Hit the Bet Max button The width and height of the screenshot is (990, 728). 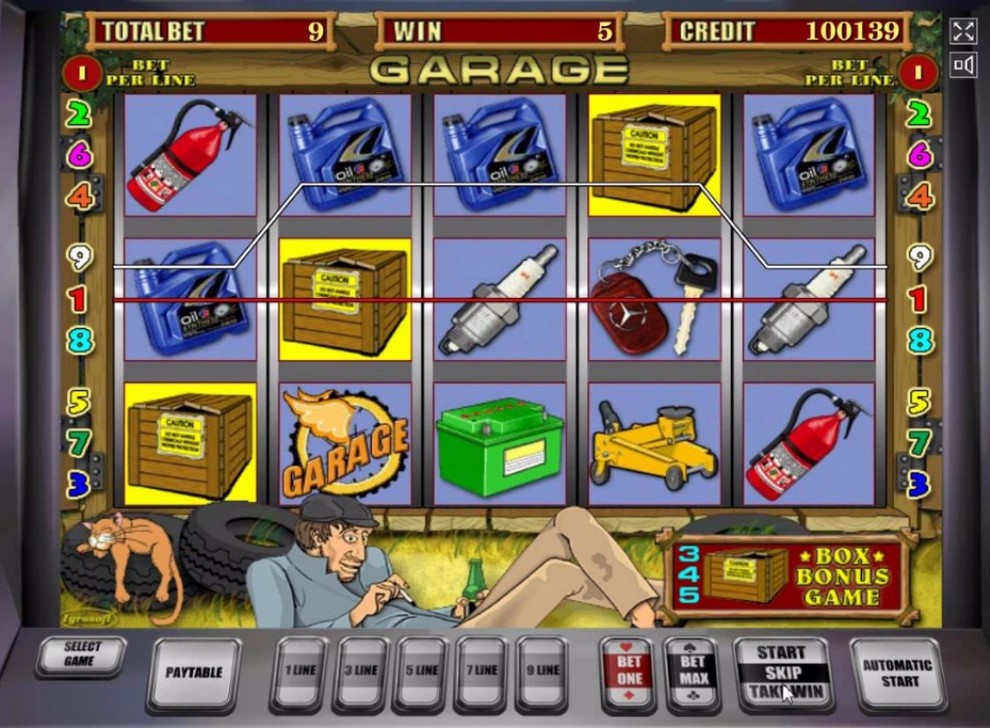692,672
